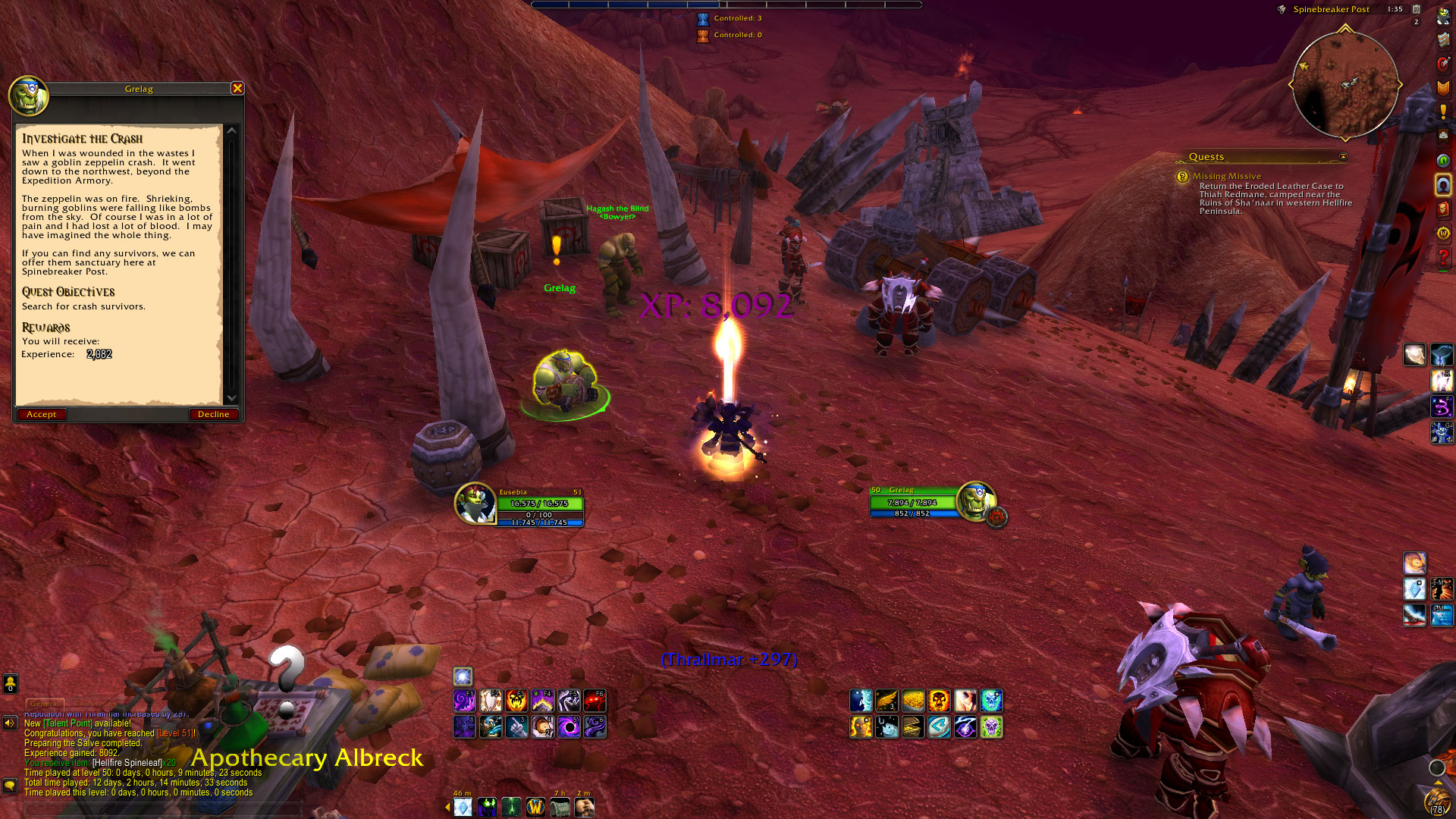The height and width of the screenshot is (819, 1456).
Task: Decline the quest from Grelag
Action: point(213,414)
